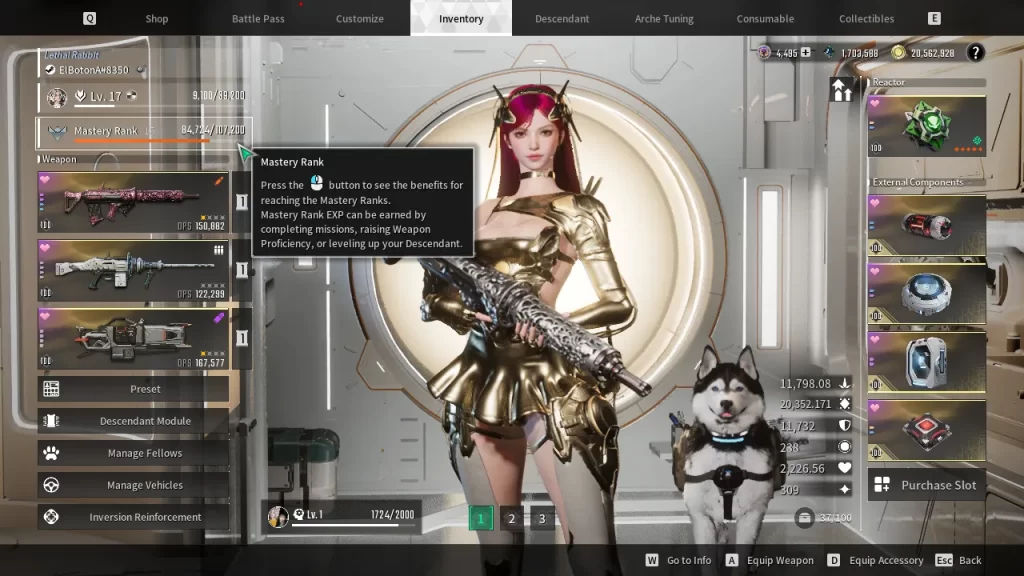This screenshot has height=576, width=1024.
Task: Go to the Descendant tab
Action: pos(562,19)
